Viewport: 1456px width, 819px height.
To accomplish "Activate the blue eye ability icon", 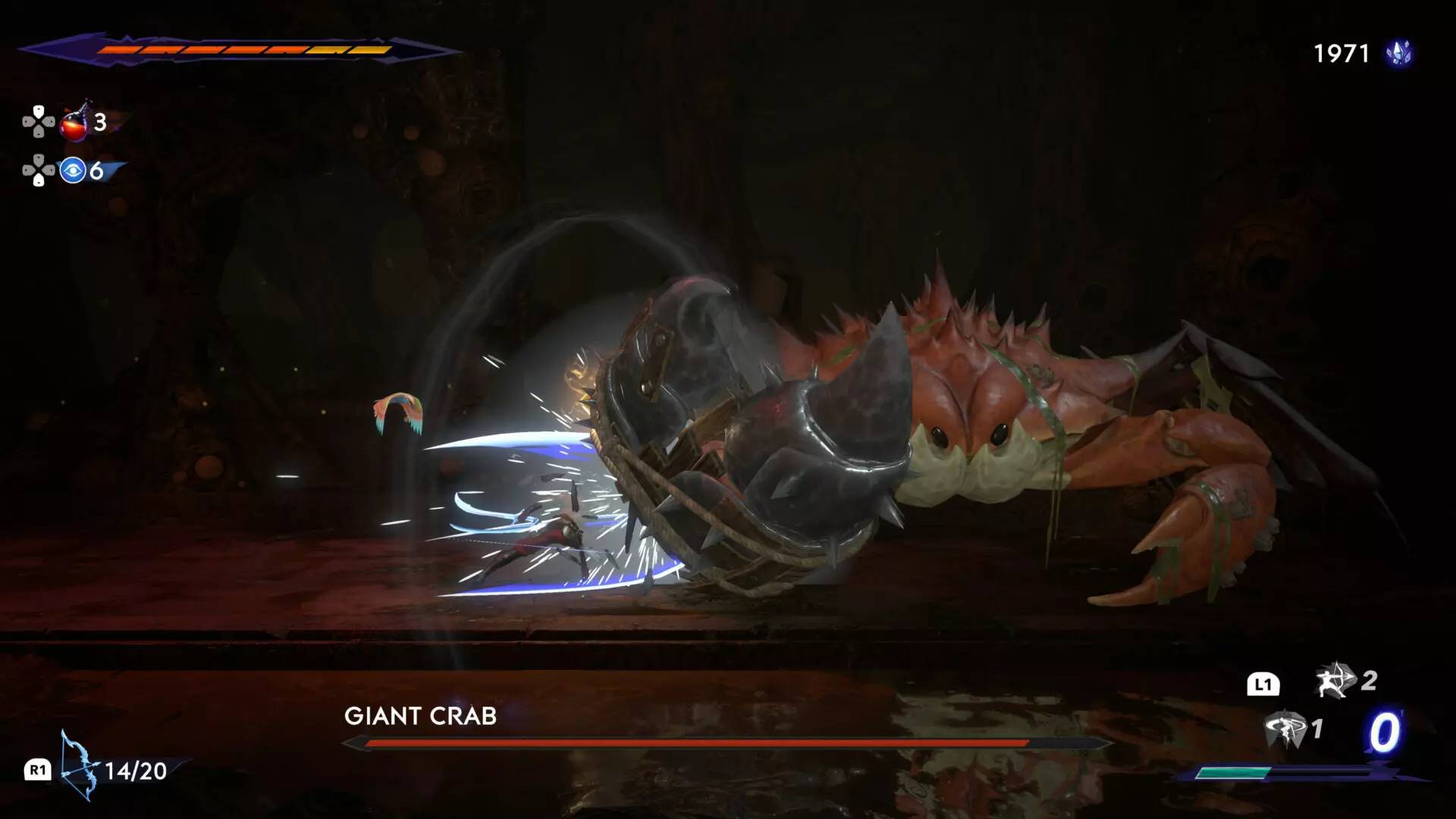I will 73,171.
